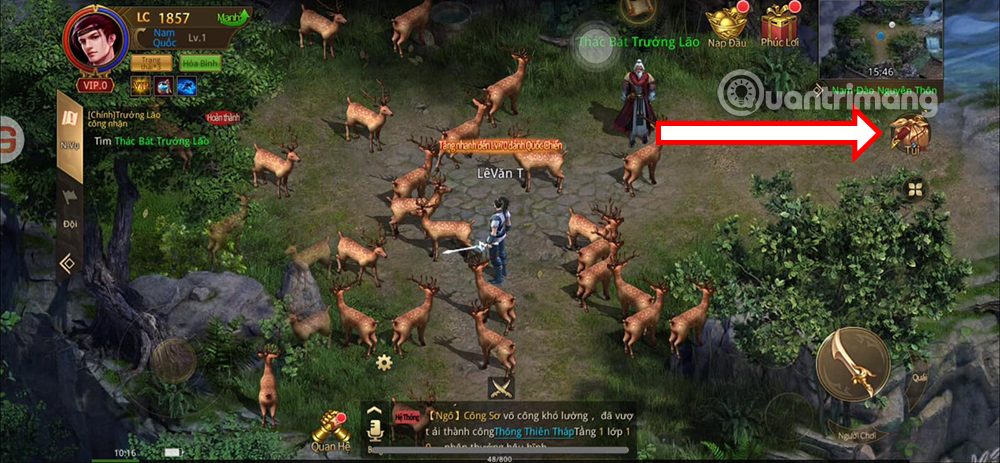Open the Phúc Lợi gift box
This screenshot has height=463, width=1000.
pos(779,26)
